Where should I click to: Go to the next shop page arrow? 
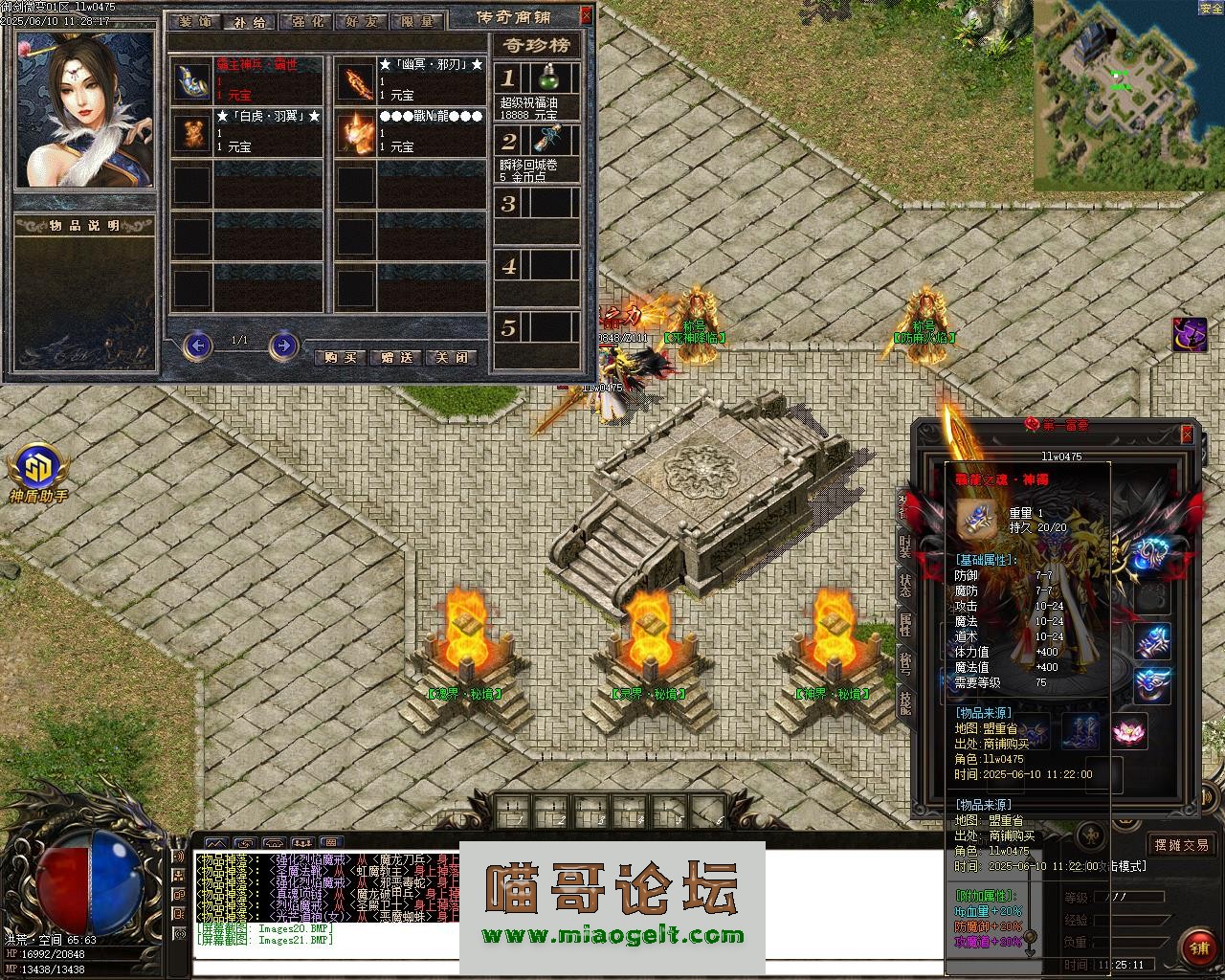(x=283, y=345)
